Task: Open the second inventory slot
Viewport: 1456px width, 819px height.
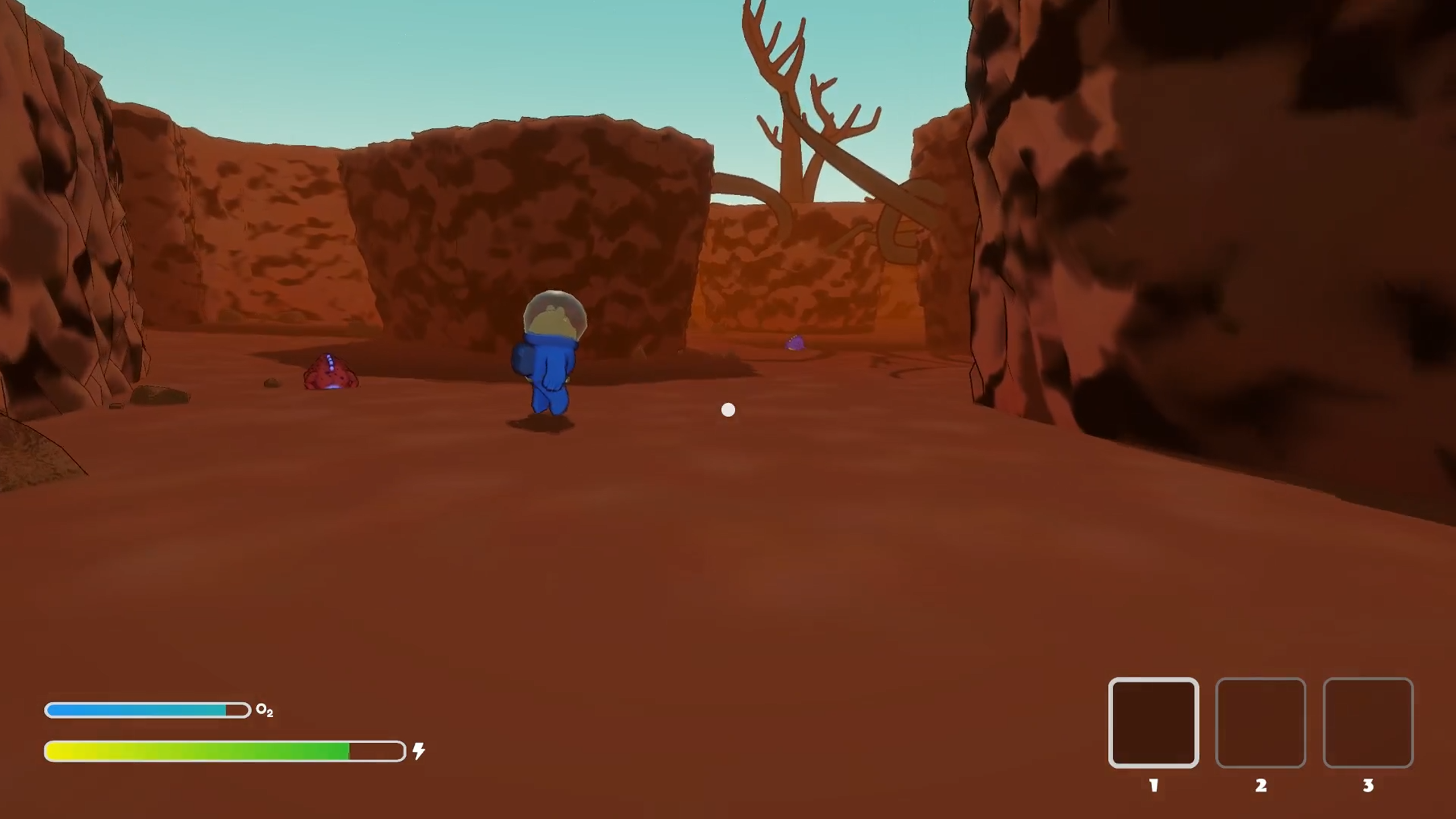Action: pyautogui.click(x=1261, y=723)
